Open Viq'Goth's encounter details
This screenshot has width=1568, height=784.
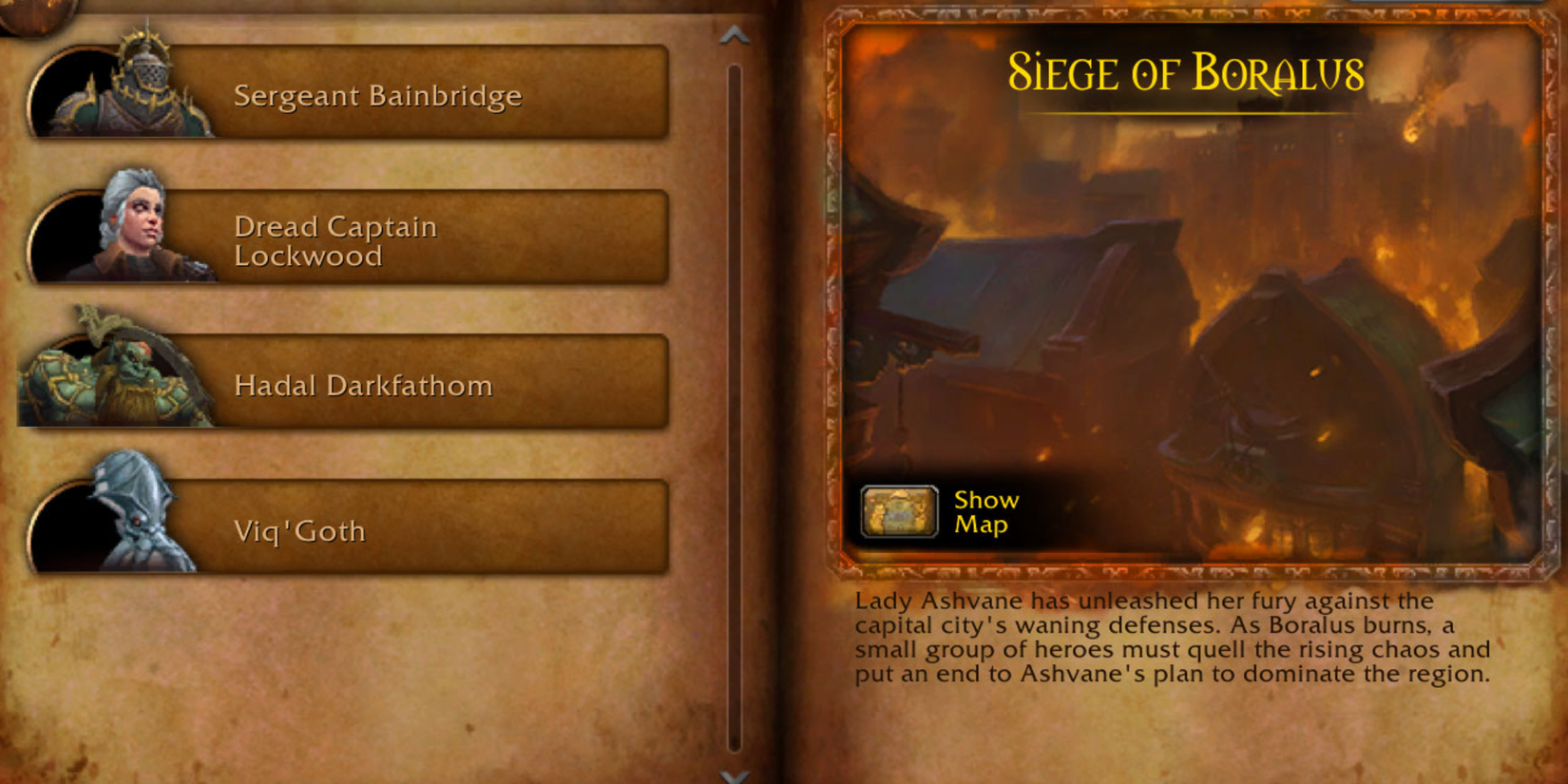pos(380,529)
